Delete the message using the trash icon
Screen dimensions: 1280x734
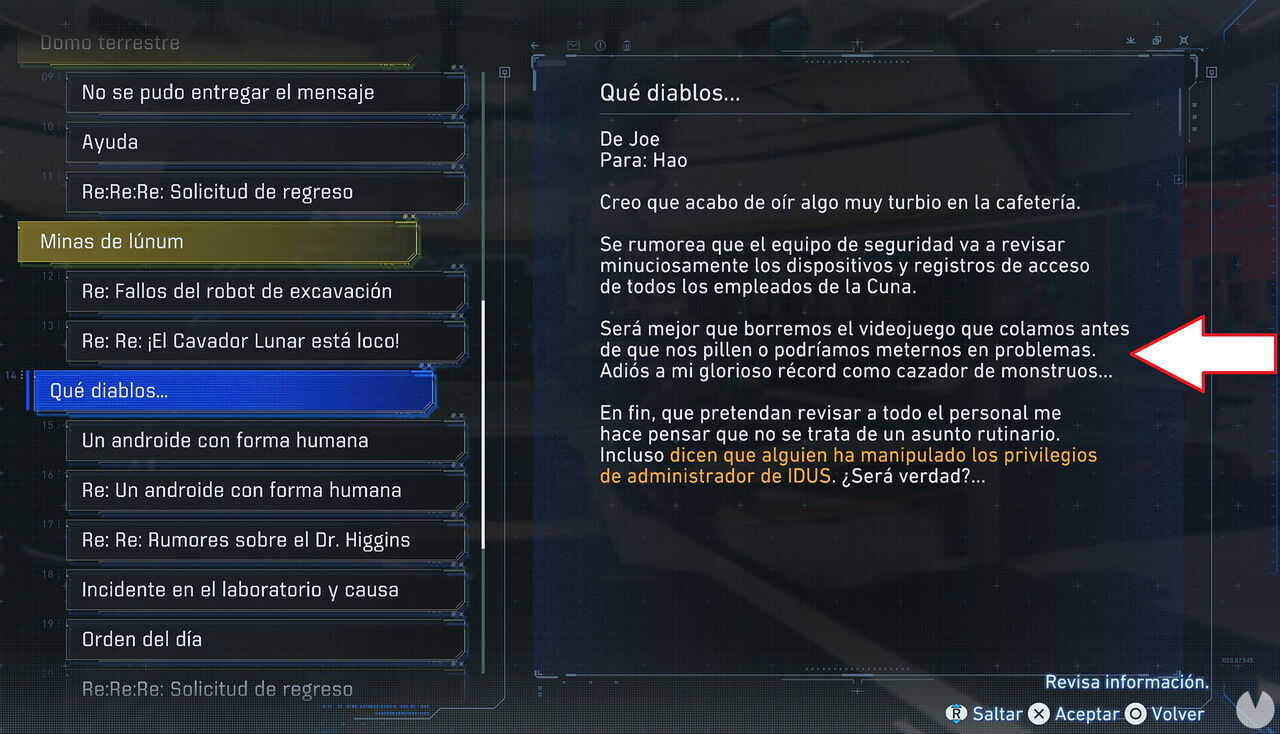click(627, 45)
